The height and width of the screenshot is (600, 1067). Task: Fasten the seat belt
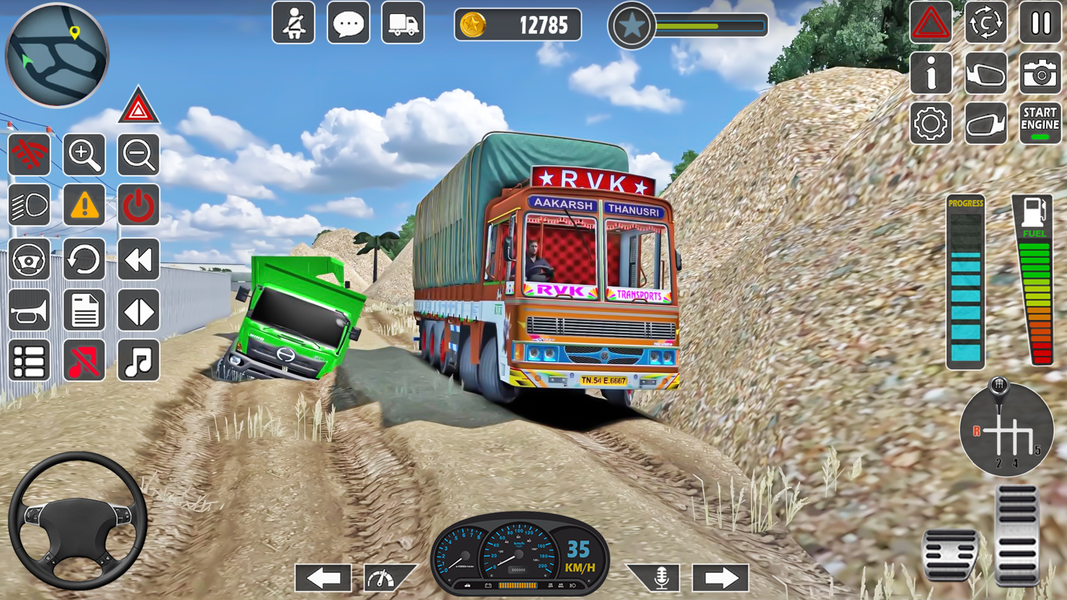click(293, 22)
